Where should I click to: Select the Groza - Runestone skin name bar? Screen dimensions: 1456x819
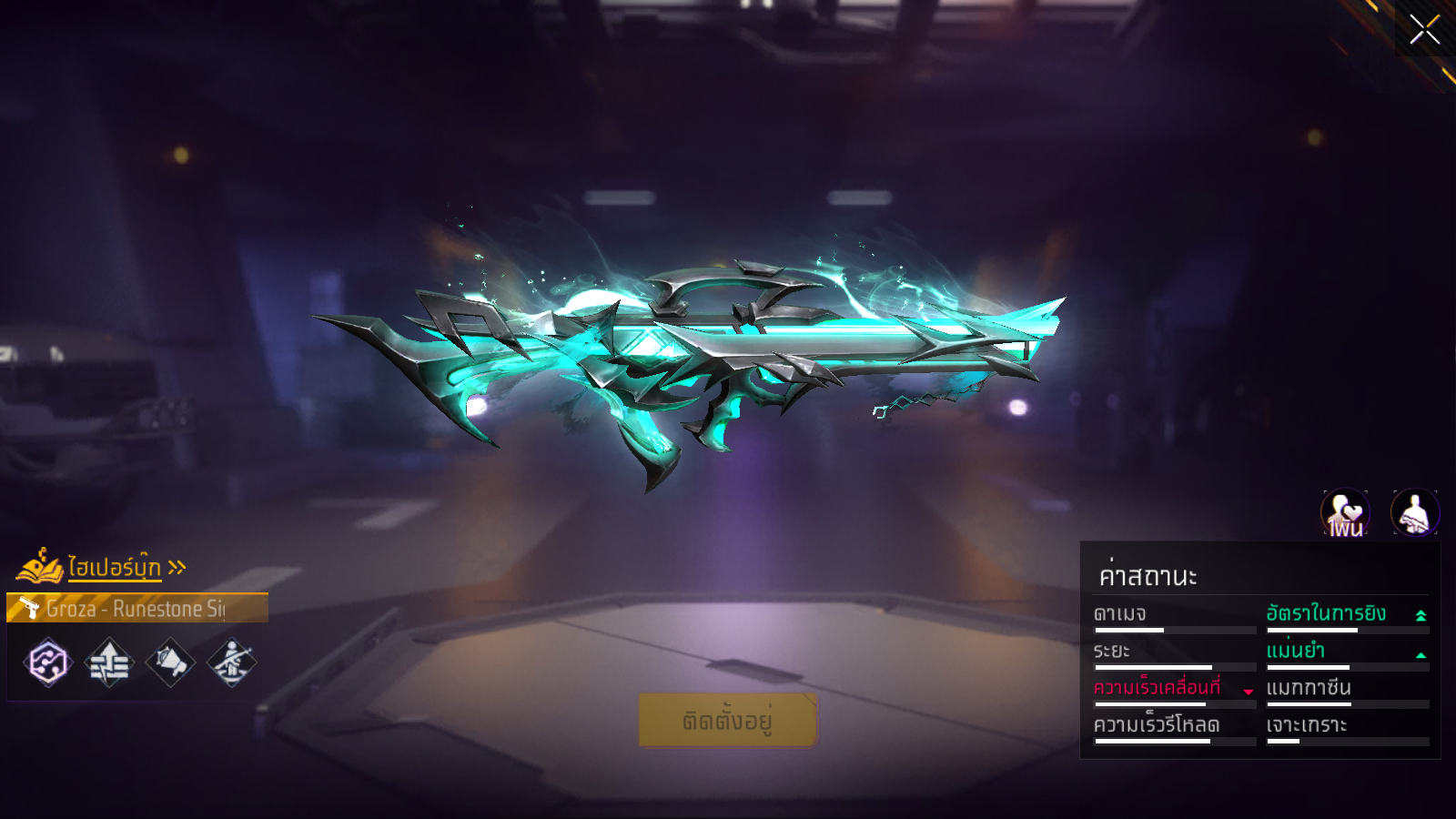[137, 608]
